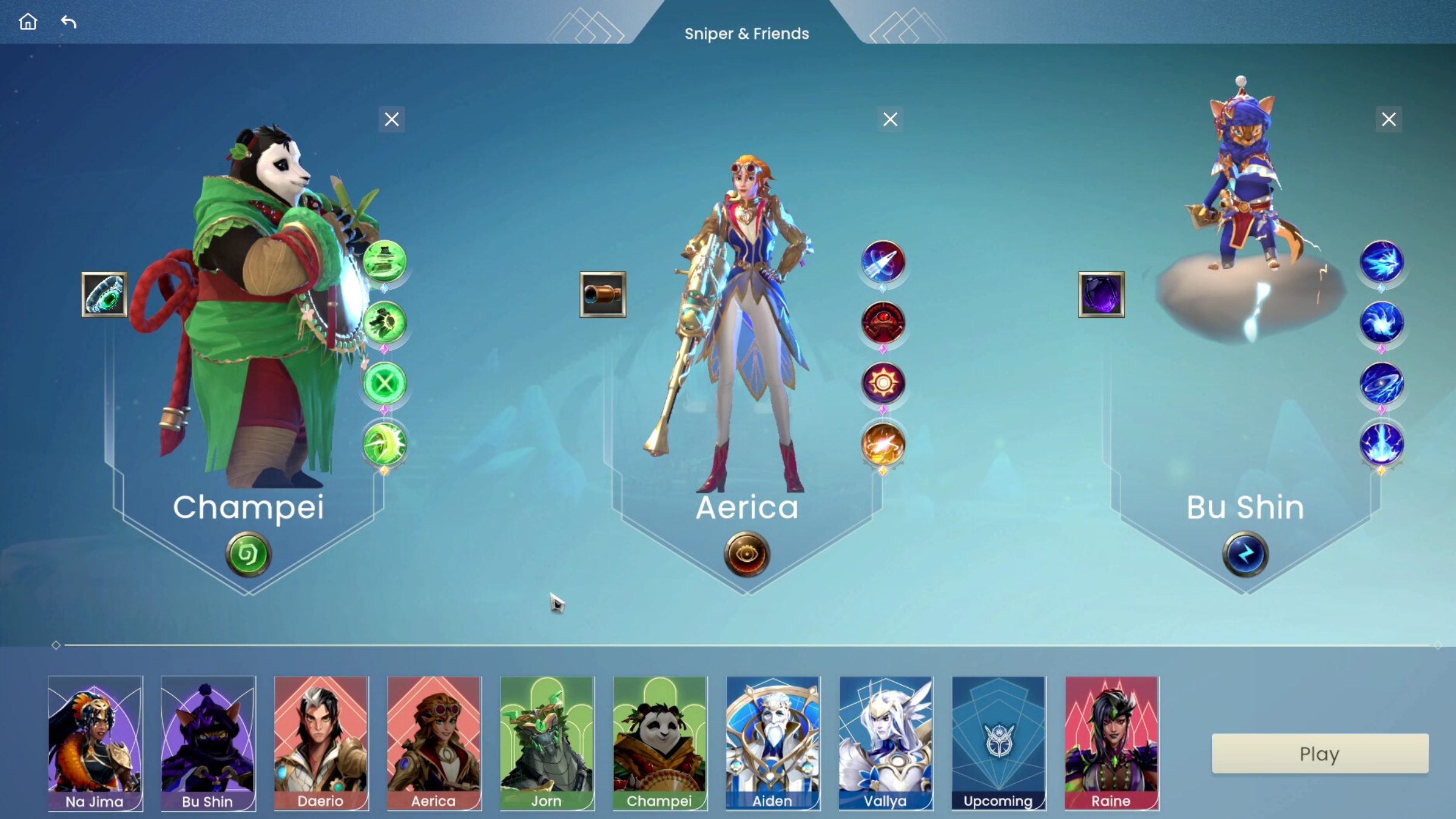Open the Upcoming hero card
This screenshot has height=819, width=1456.
click(999, 743)
